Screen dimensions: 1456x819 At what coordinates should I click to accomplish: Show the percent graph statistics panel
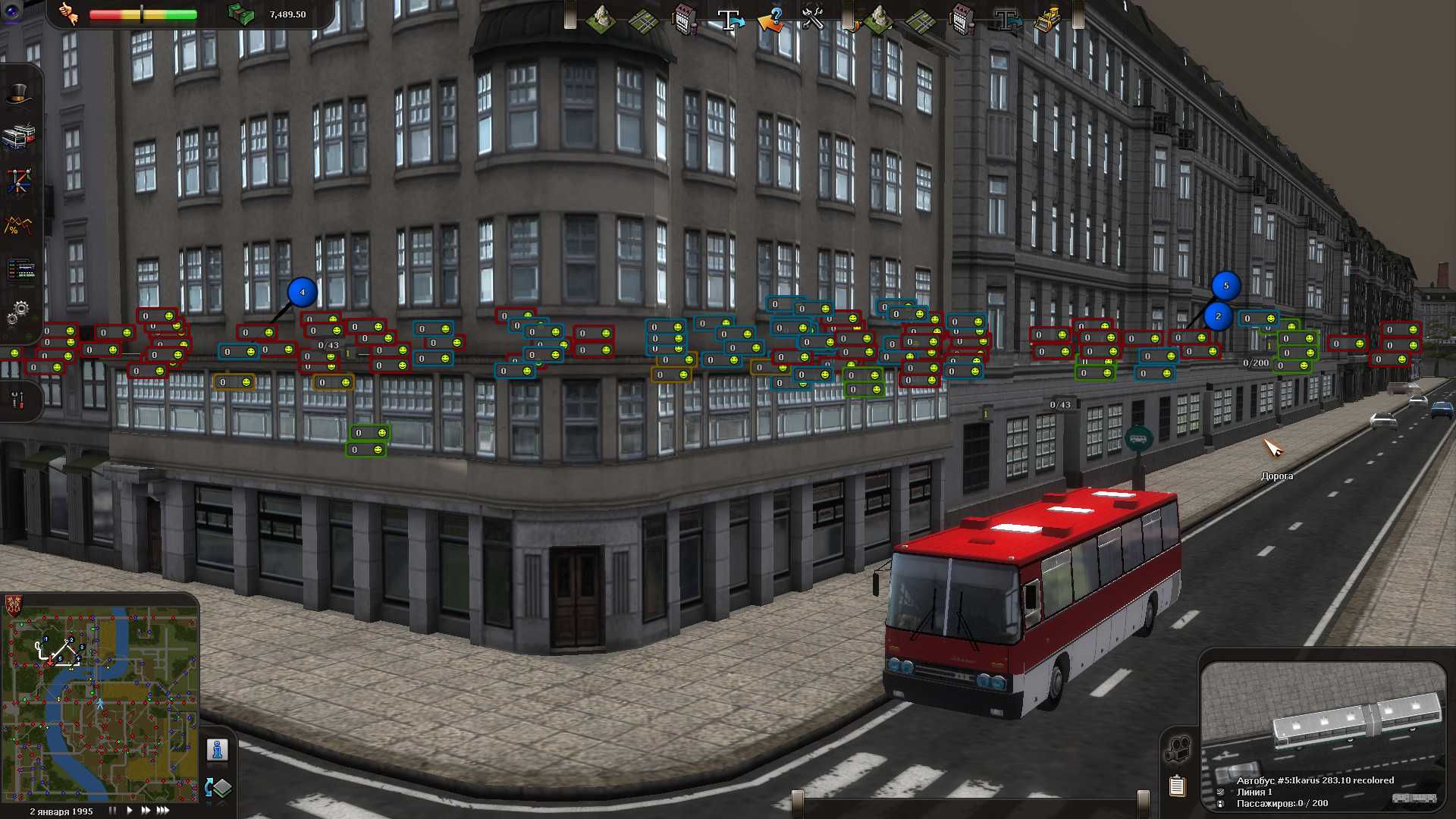click(18, 225)
